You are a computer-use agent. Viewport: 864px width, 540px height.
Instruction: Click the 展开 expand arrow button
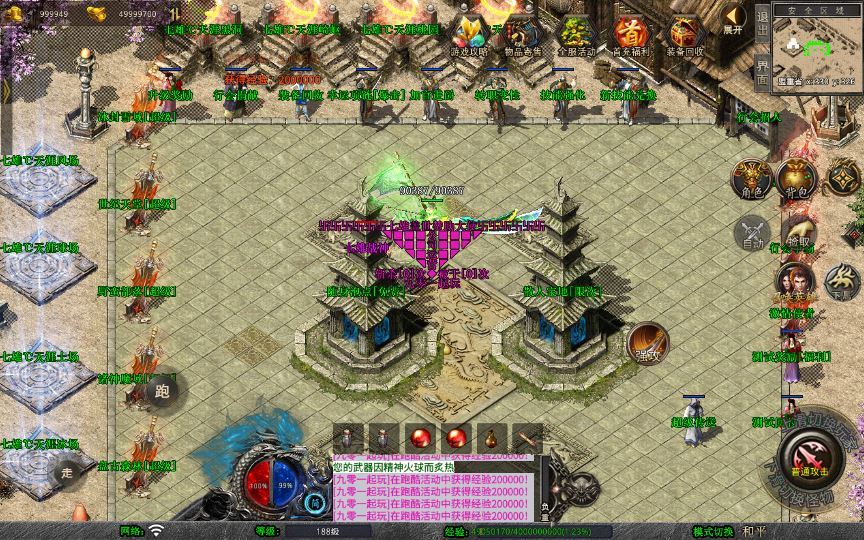point(735,18)
